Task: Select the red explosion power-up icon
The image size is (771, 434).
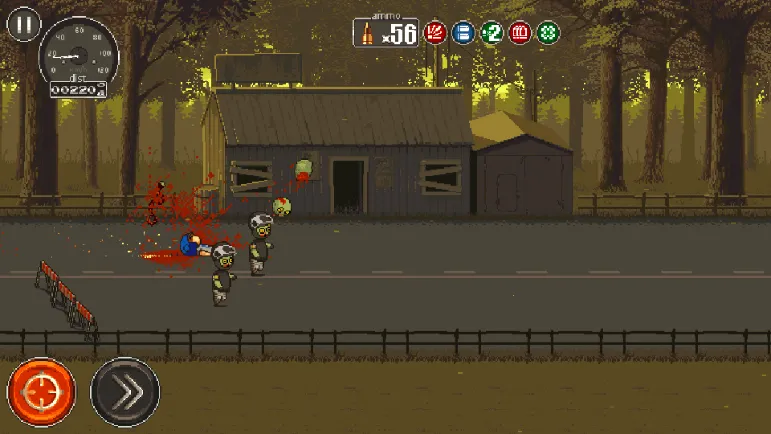Action: 434,32
